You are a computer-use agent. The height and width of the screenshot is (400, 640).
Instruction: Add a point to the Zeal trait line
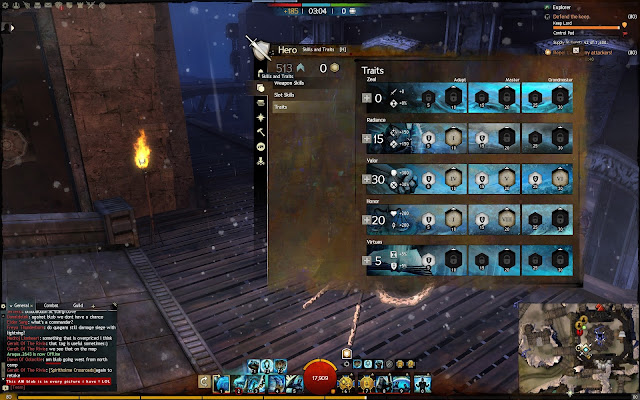pos(367,98)
